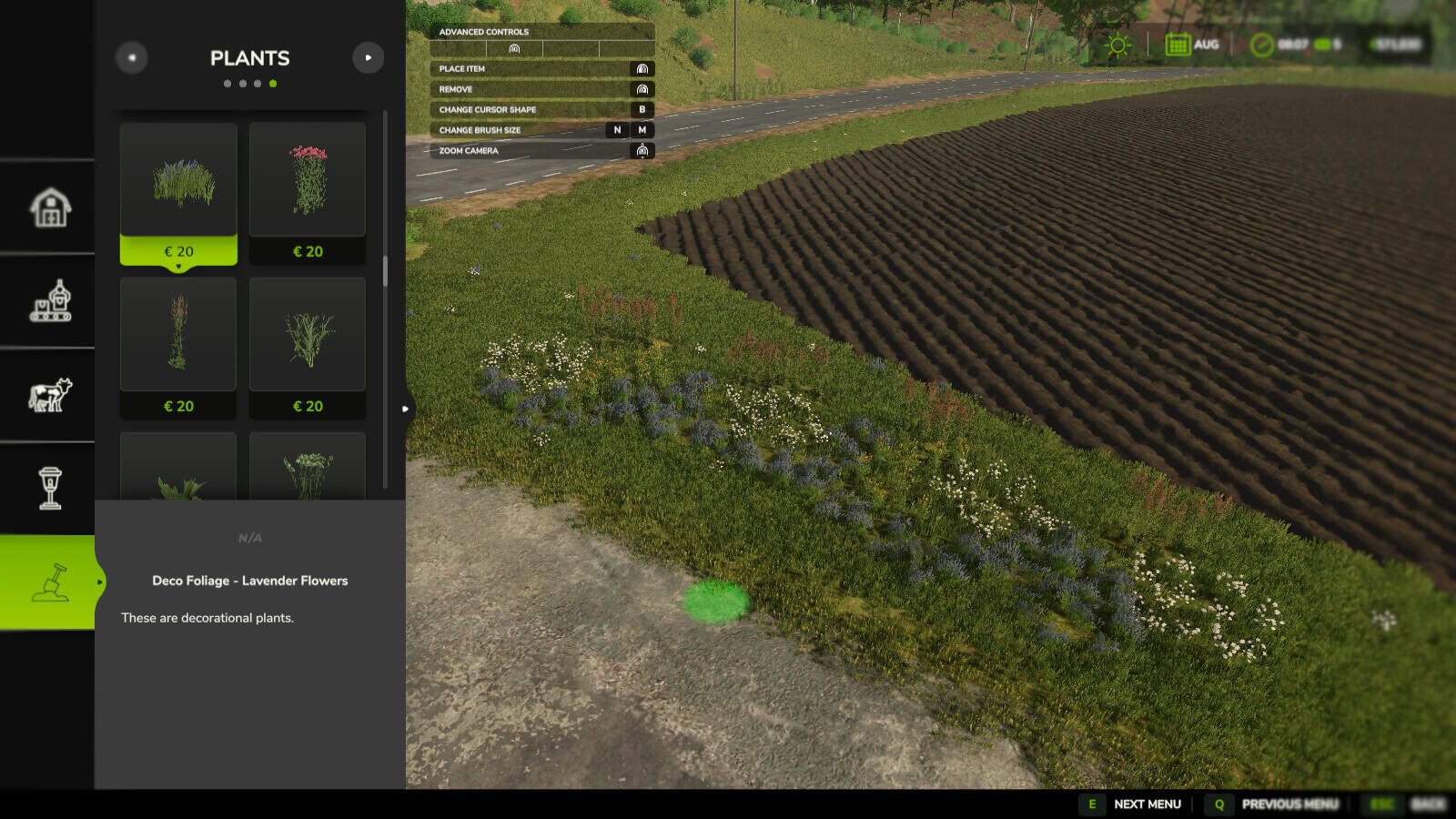
Task: Open the animals category via the cow icon
Action: coord(49,393)
